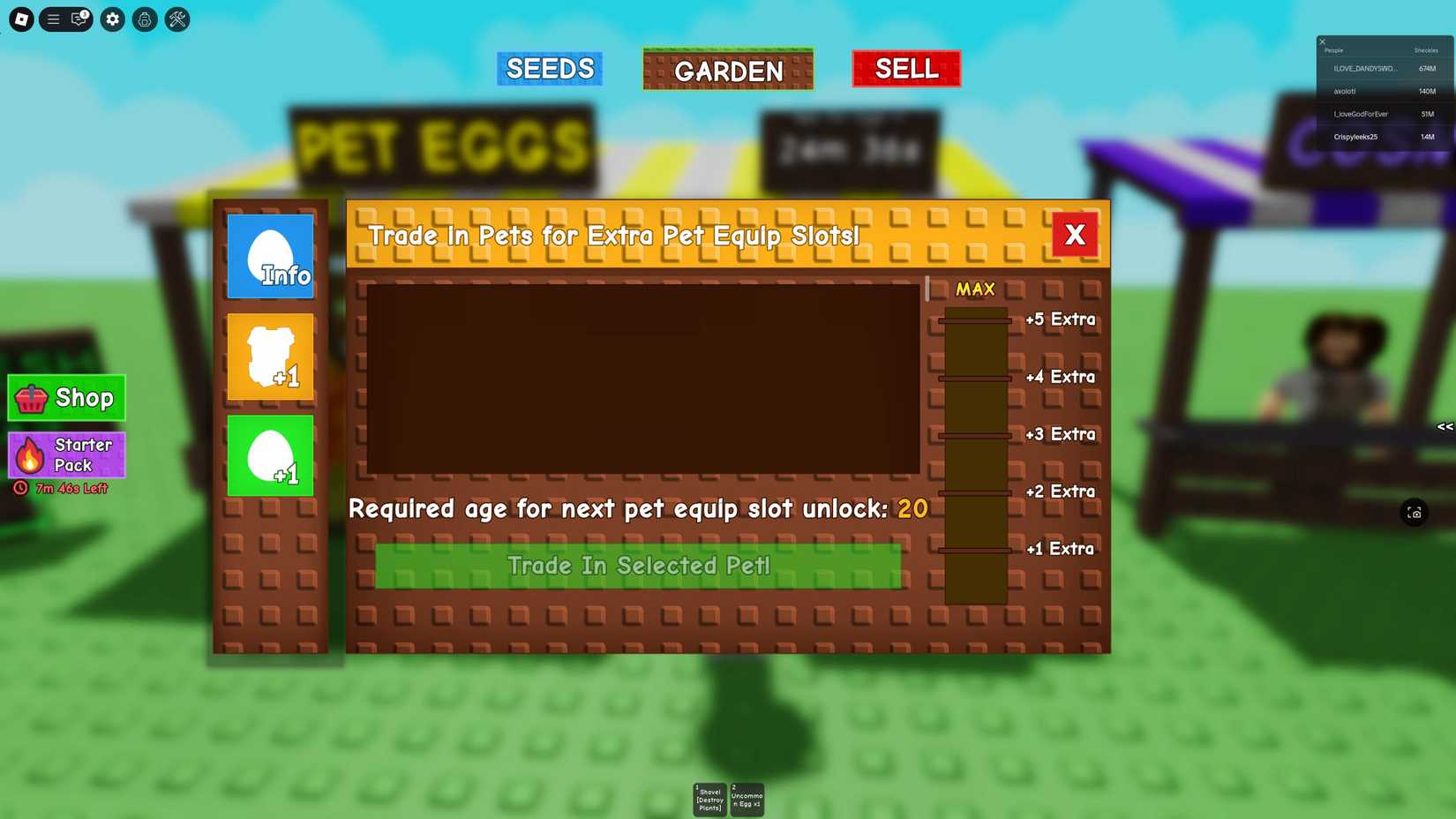This screenshot has width=1456, height=819.
Task: Open the SELL tab
Action: coord(905,68)
